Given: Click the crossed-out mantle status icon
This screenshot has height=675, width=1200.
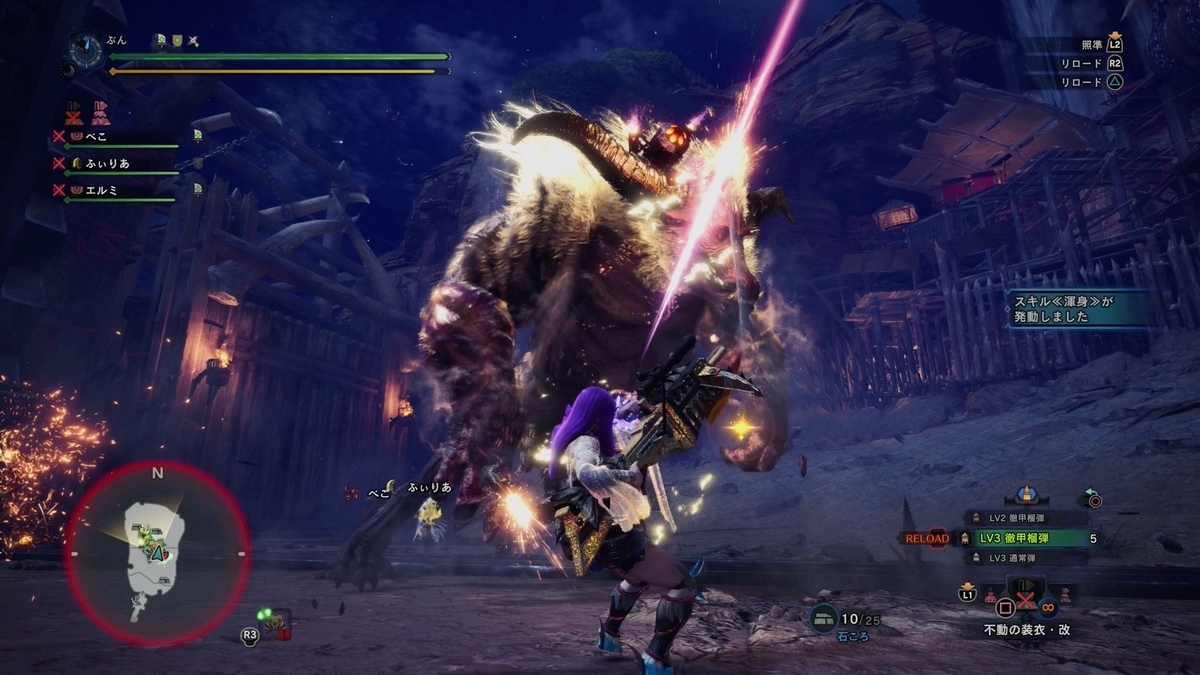Looking at the screenshot, I should tap(73, 112).
